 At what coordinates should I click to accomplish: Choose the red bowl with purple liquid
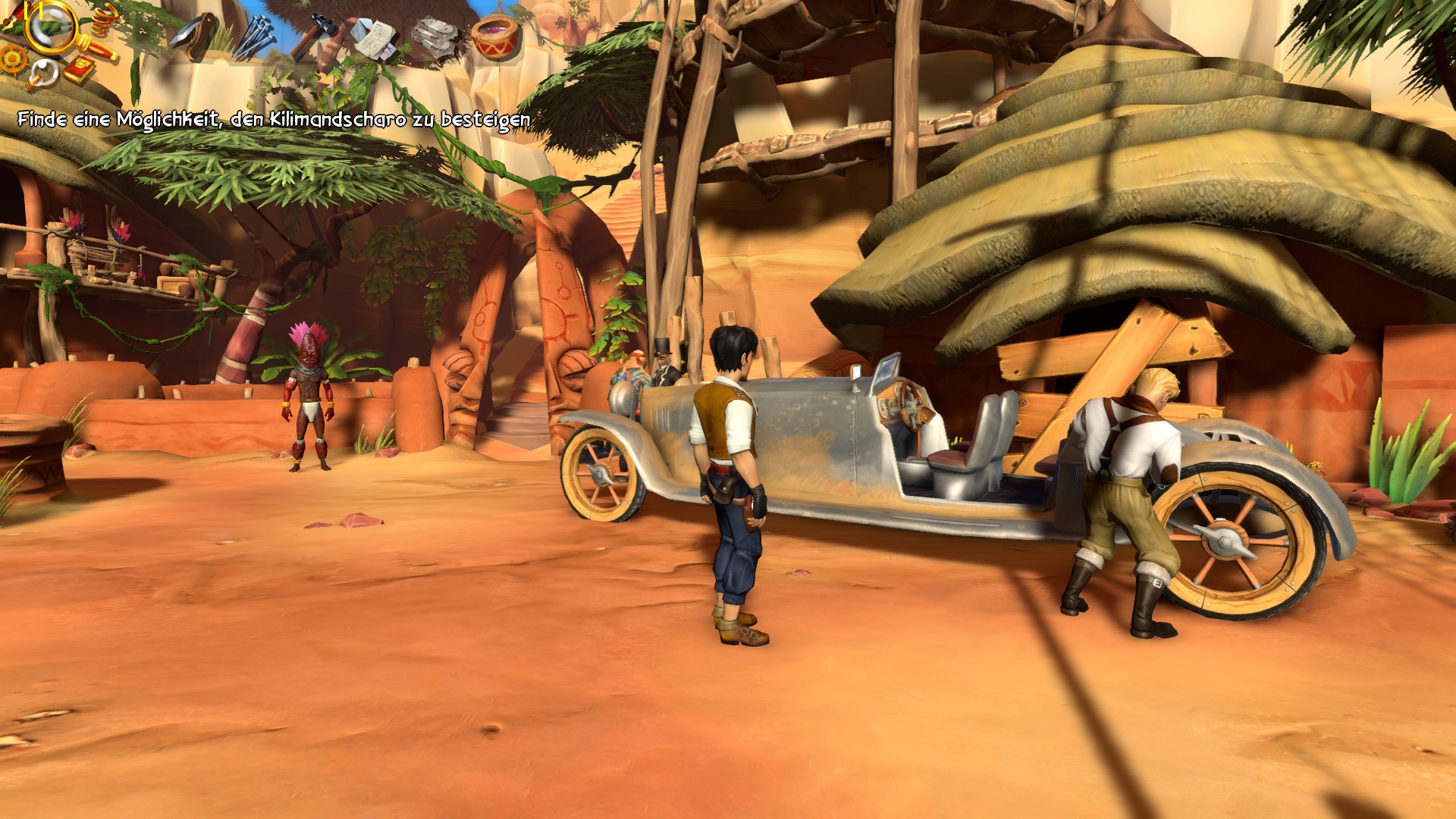494,36
